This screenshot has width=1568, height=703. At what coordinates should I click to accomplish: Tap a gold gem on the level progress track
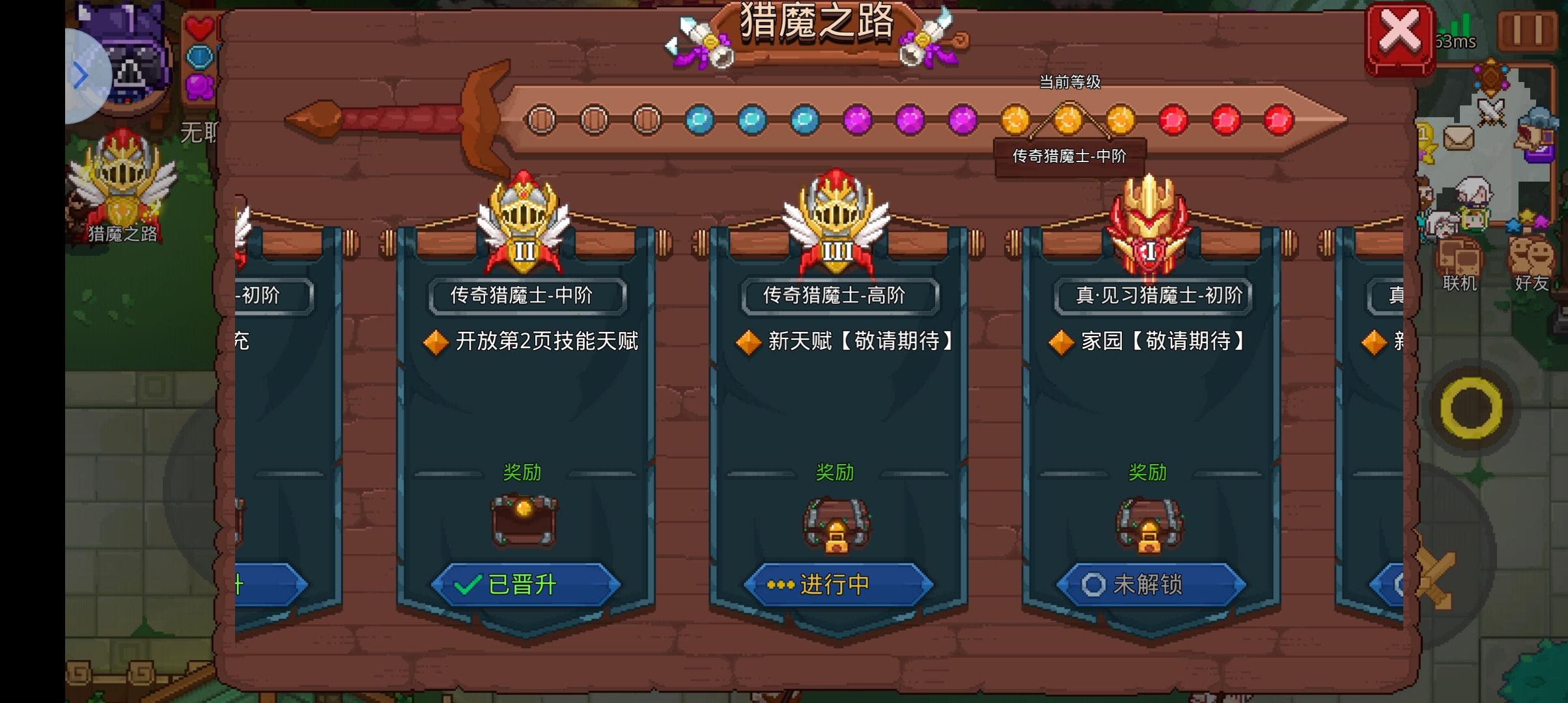coord(1069,118)
